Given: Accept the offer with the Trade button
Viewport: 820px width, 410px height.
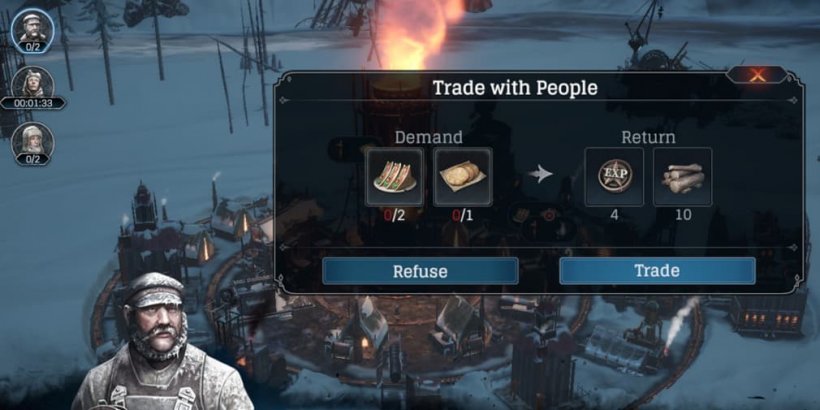Looking at the screenshot, I should (x=657, y=271).
